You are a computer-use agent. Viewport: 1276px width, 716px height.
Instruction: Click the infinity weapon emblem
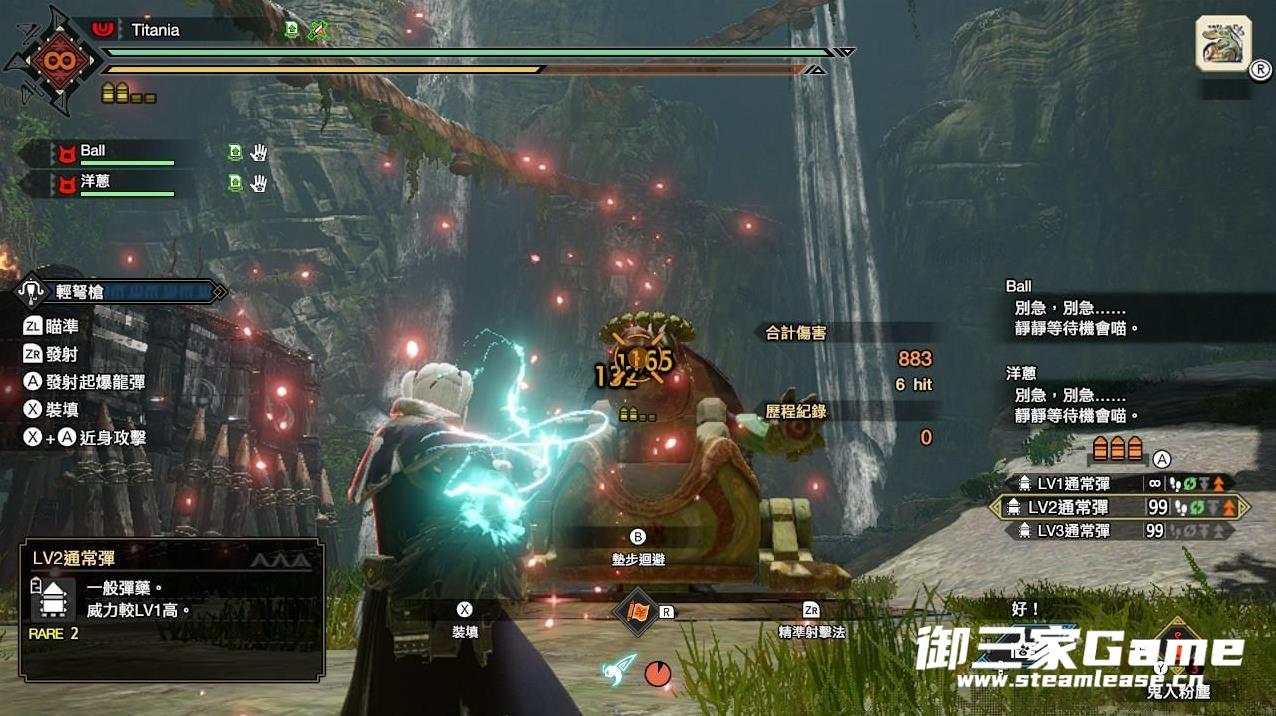55,60
